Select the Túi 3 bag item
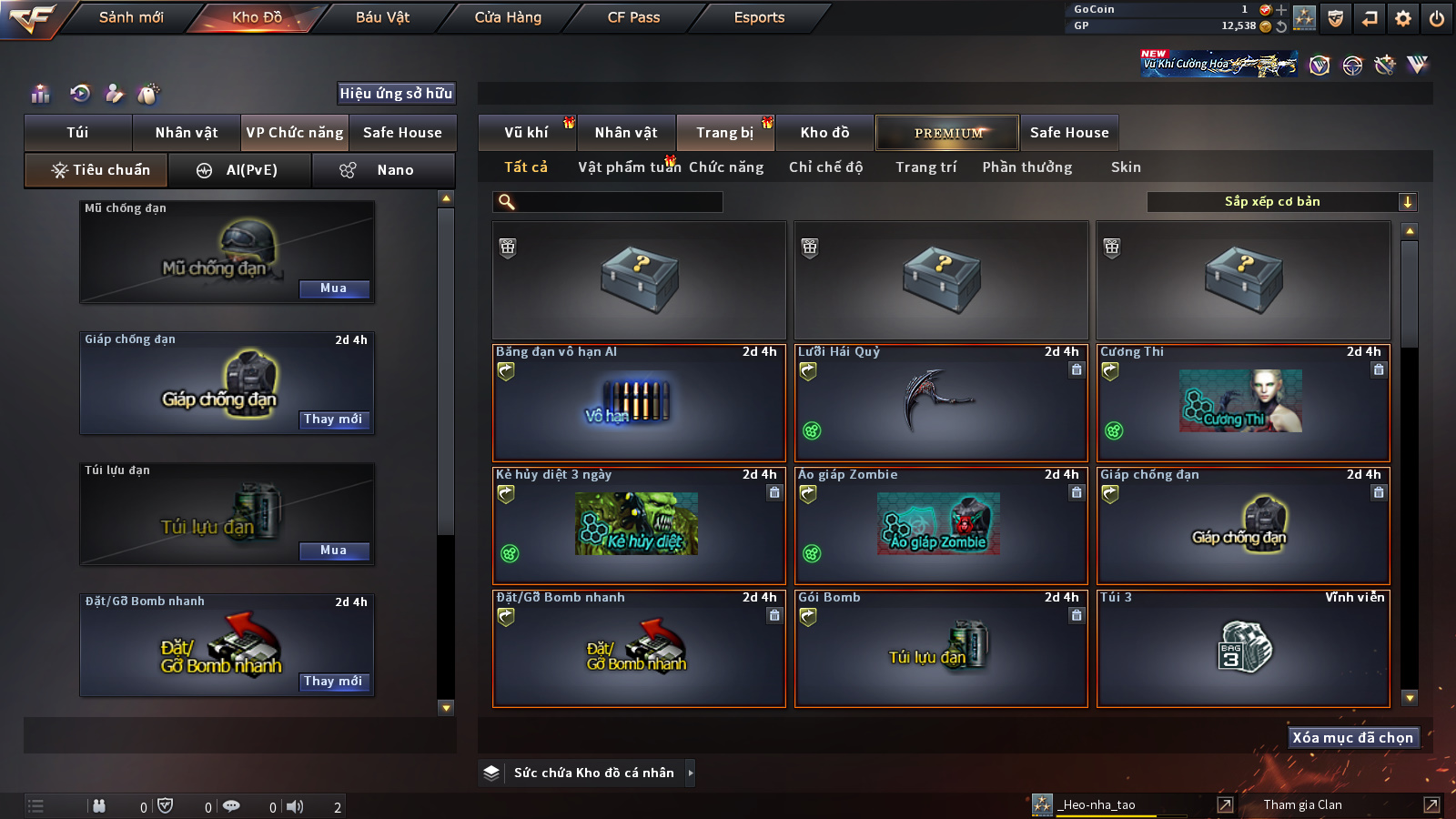This screenshot has width=1456, height=819. point(1243,649)
